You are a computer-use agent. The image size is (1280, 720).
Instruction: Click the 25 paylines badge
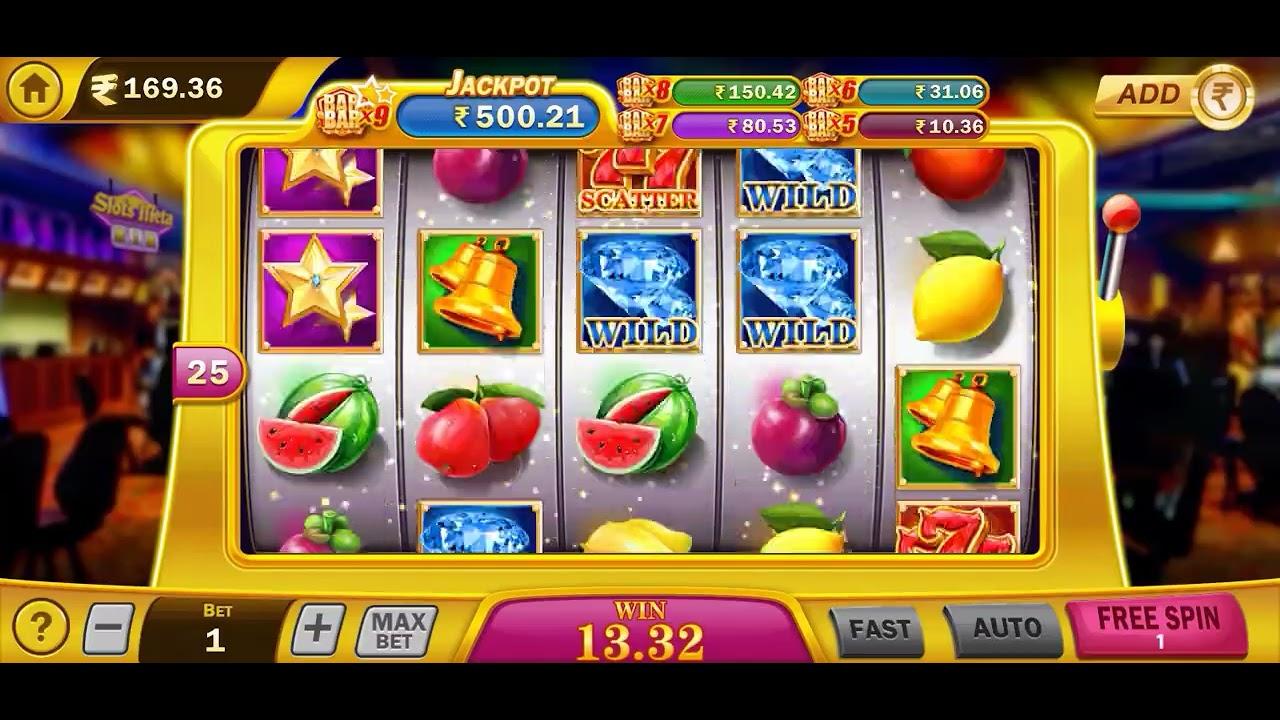coord(208,373)
